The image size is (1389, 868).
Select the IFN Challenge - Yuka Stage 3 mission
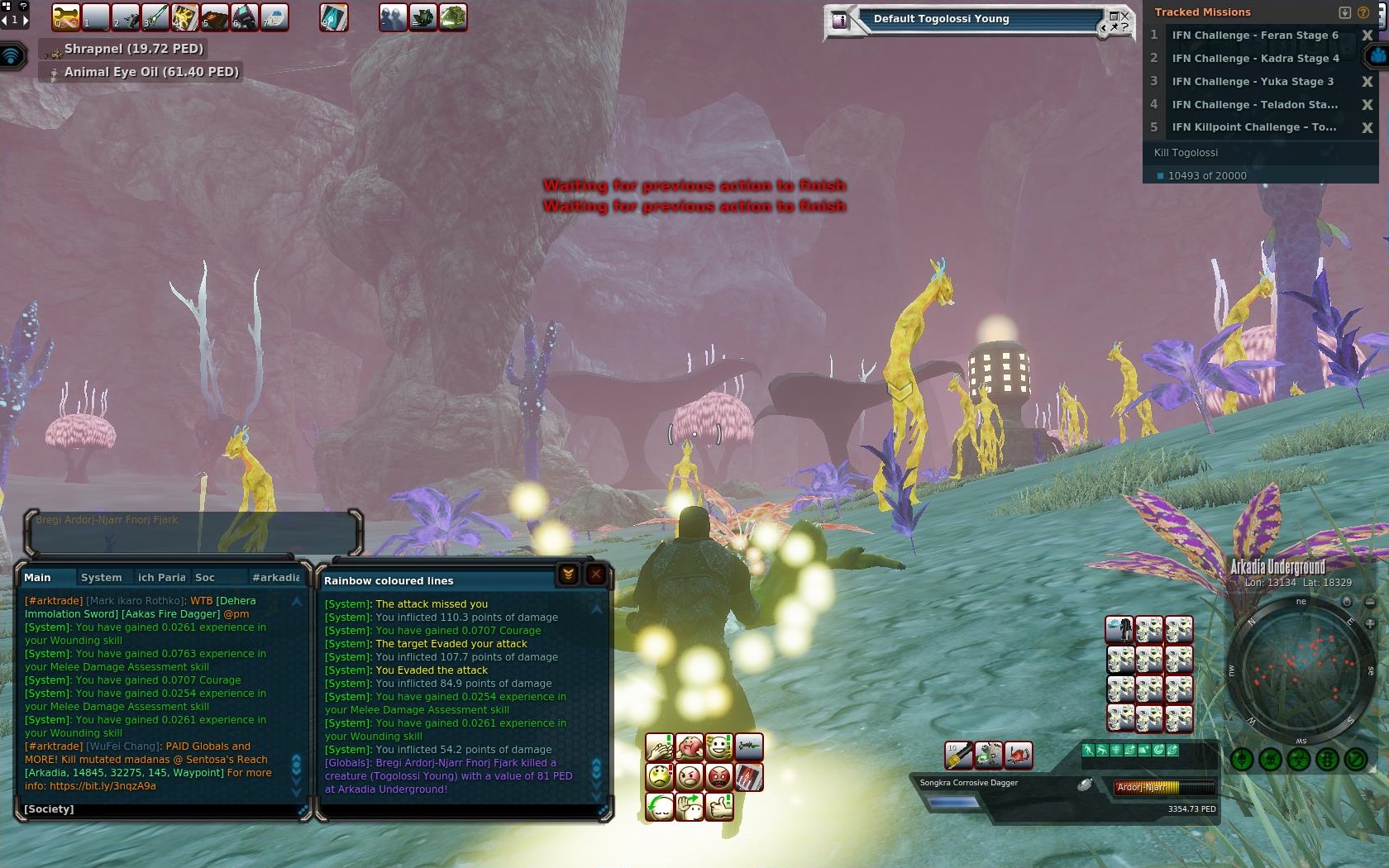coord(1252,82)
